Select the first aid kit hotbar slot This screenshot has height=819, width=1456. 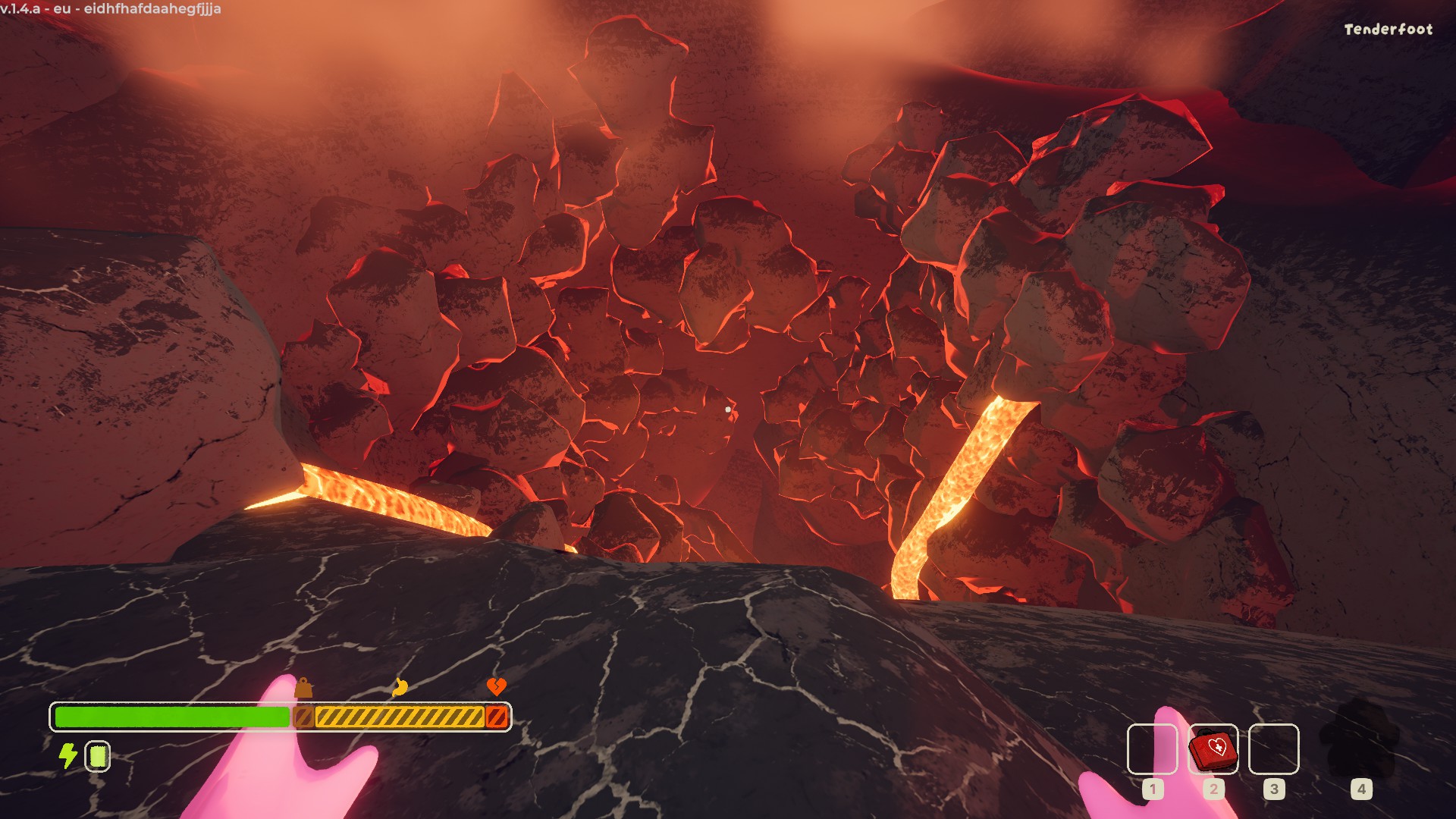tap(1213, 749)
